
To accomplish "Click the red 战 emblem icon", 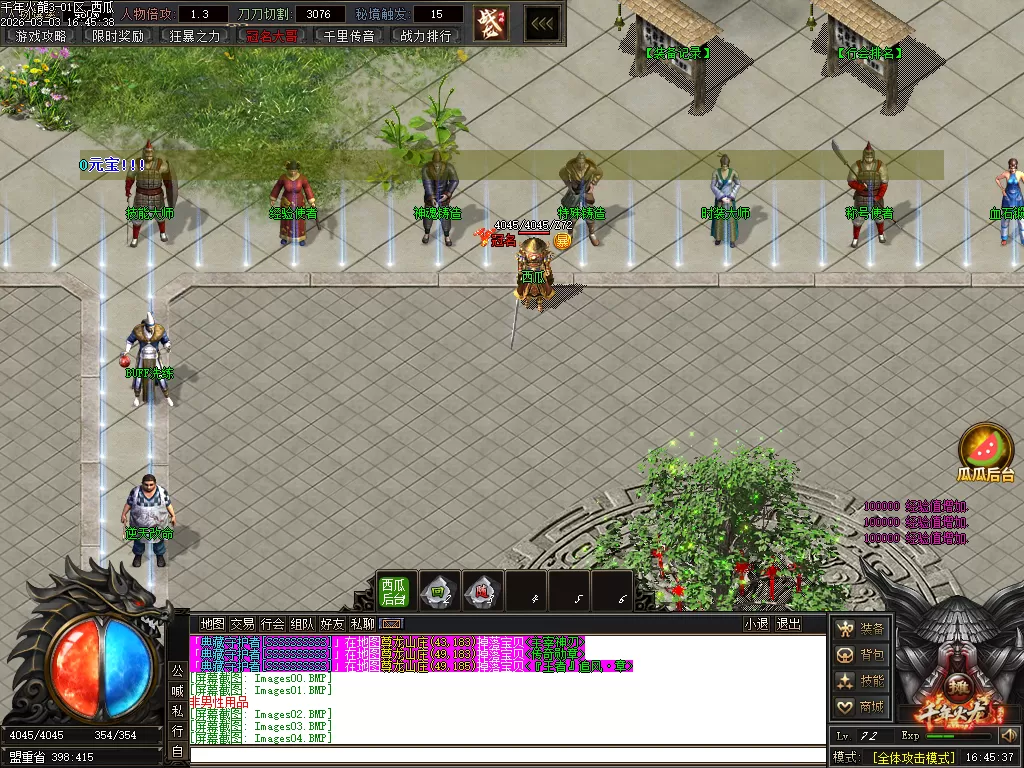I will point(490,21).
